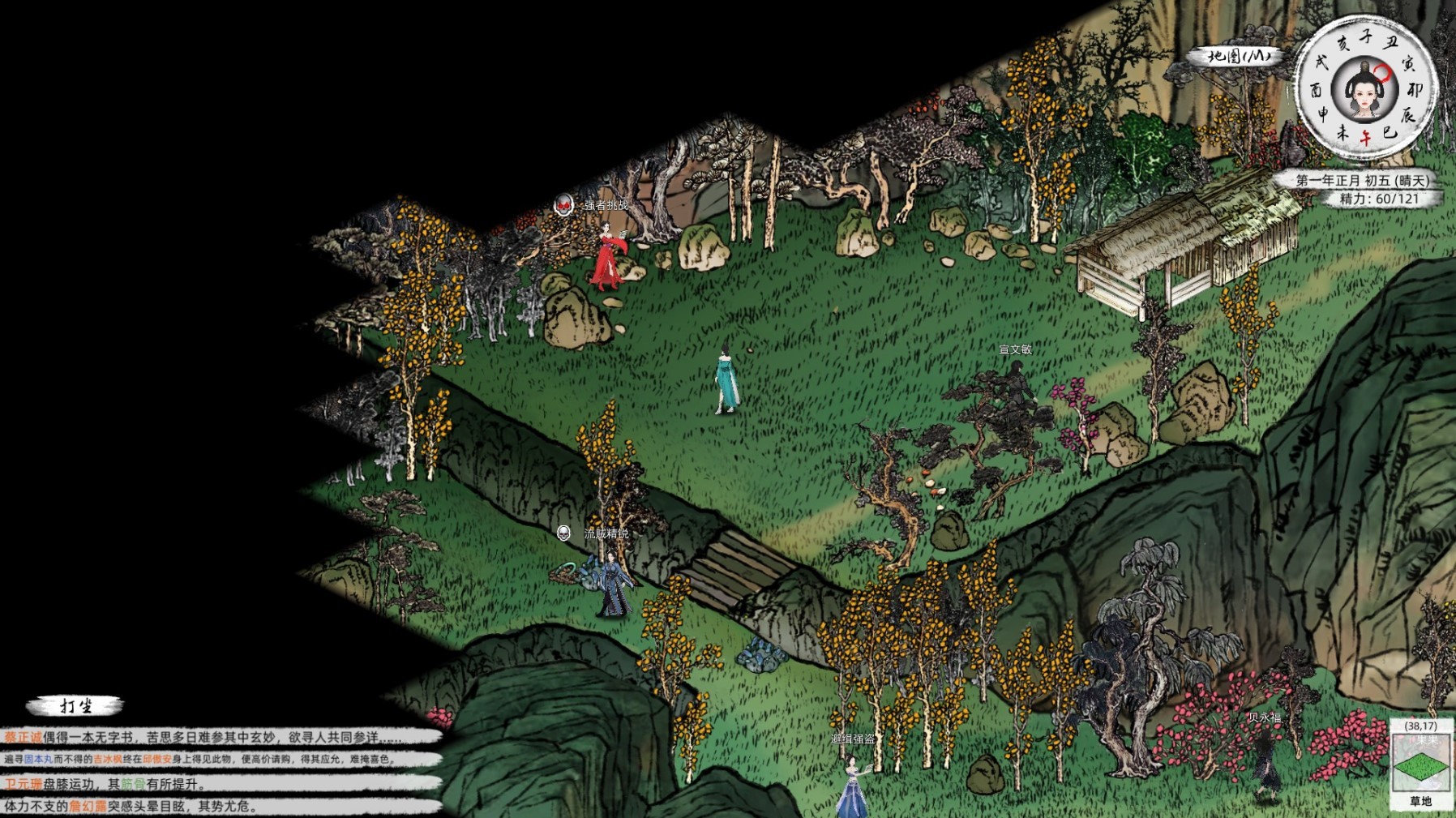Click the 邱傲安 name in the event log
The image size is (1456, 818).
coord(157,760)
